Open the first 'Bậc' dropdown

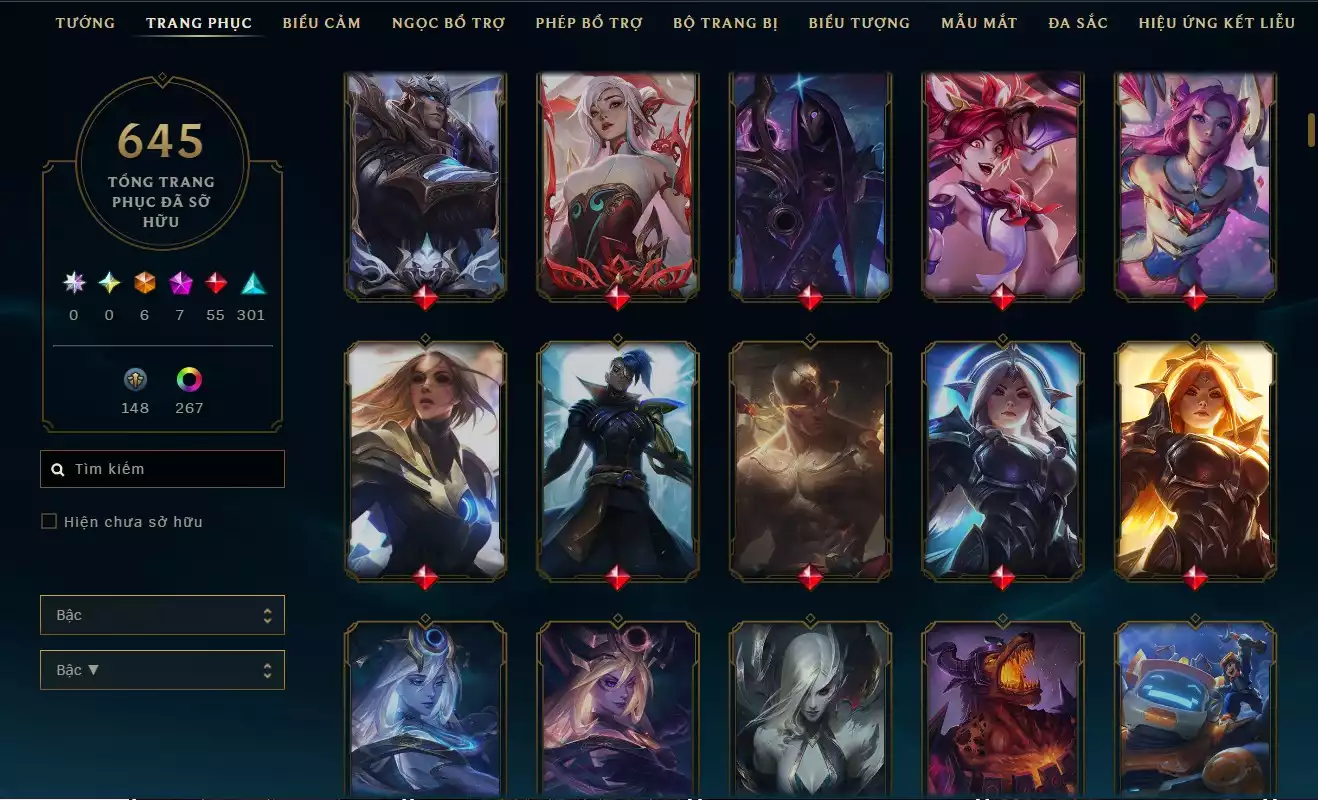162,615
